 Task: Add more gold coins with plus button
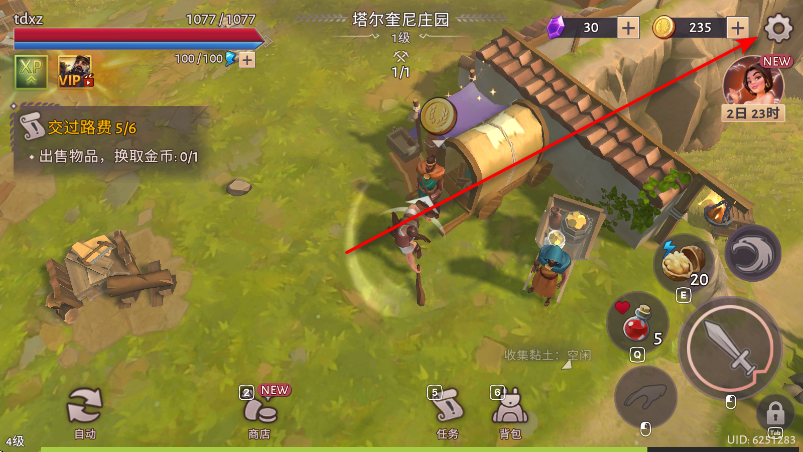coord(738,28)
